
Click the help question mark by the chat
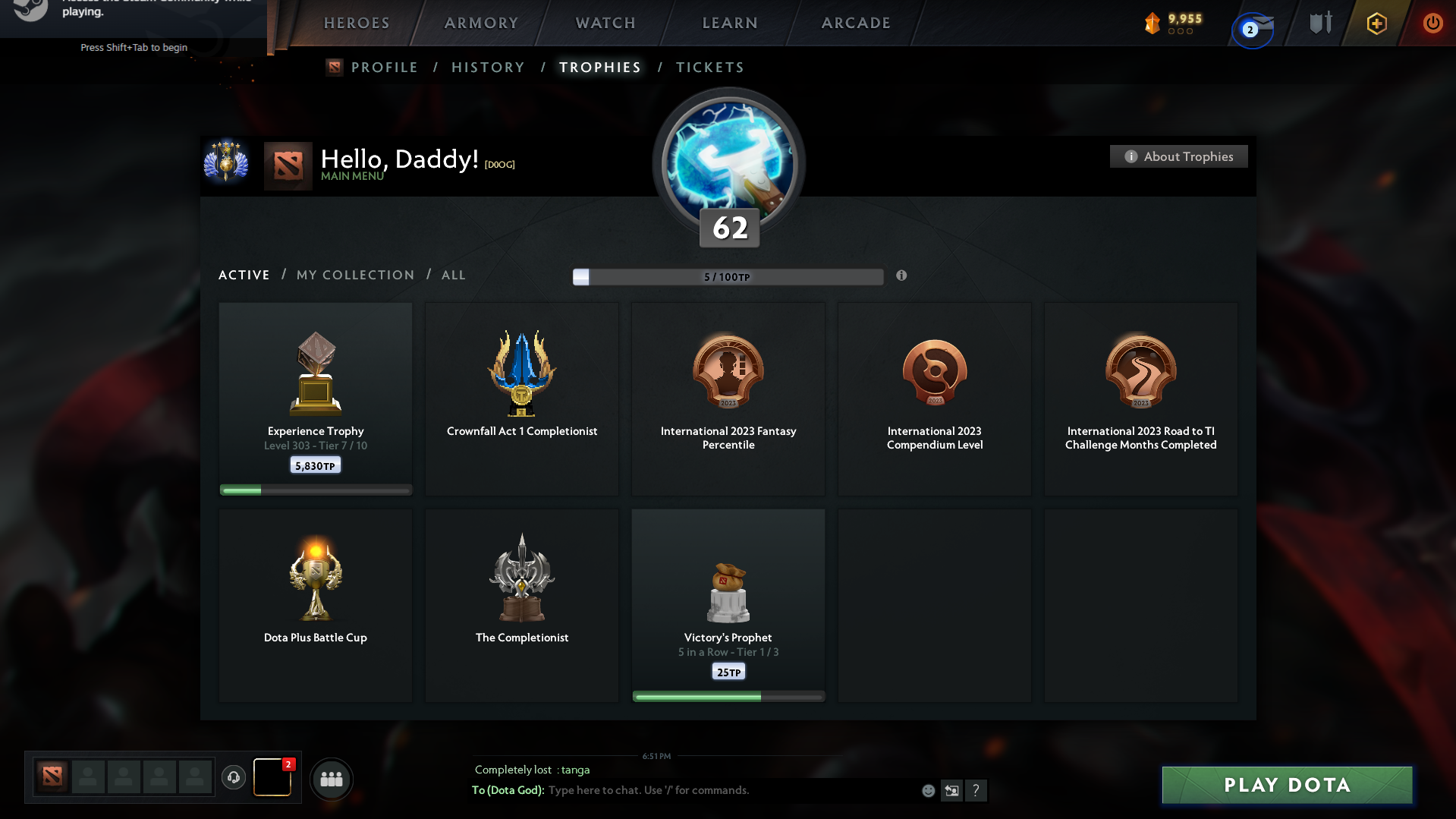977,790
